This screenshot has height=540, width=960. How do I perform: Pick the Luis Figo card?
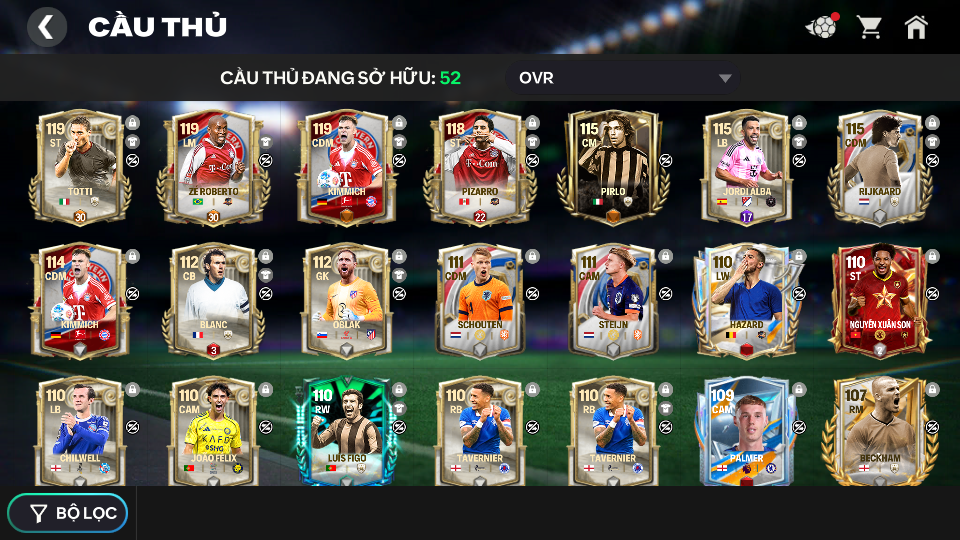point(345,432)
